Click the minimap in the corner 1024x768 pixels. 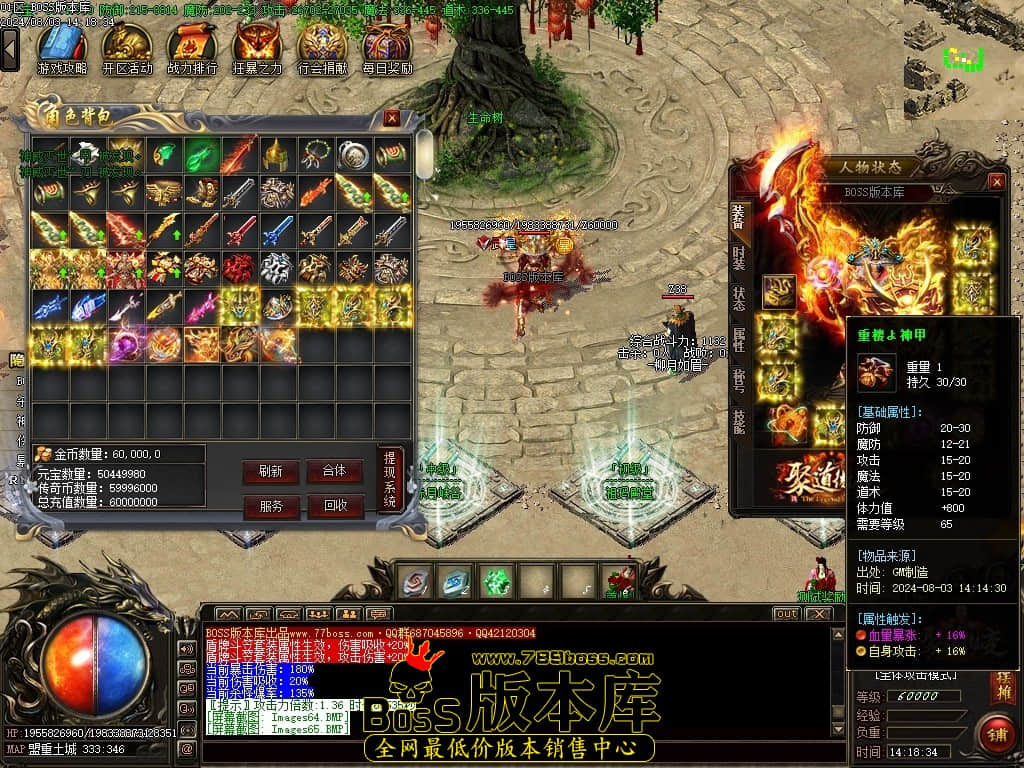tap(963, 60)
